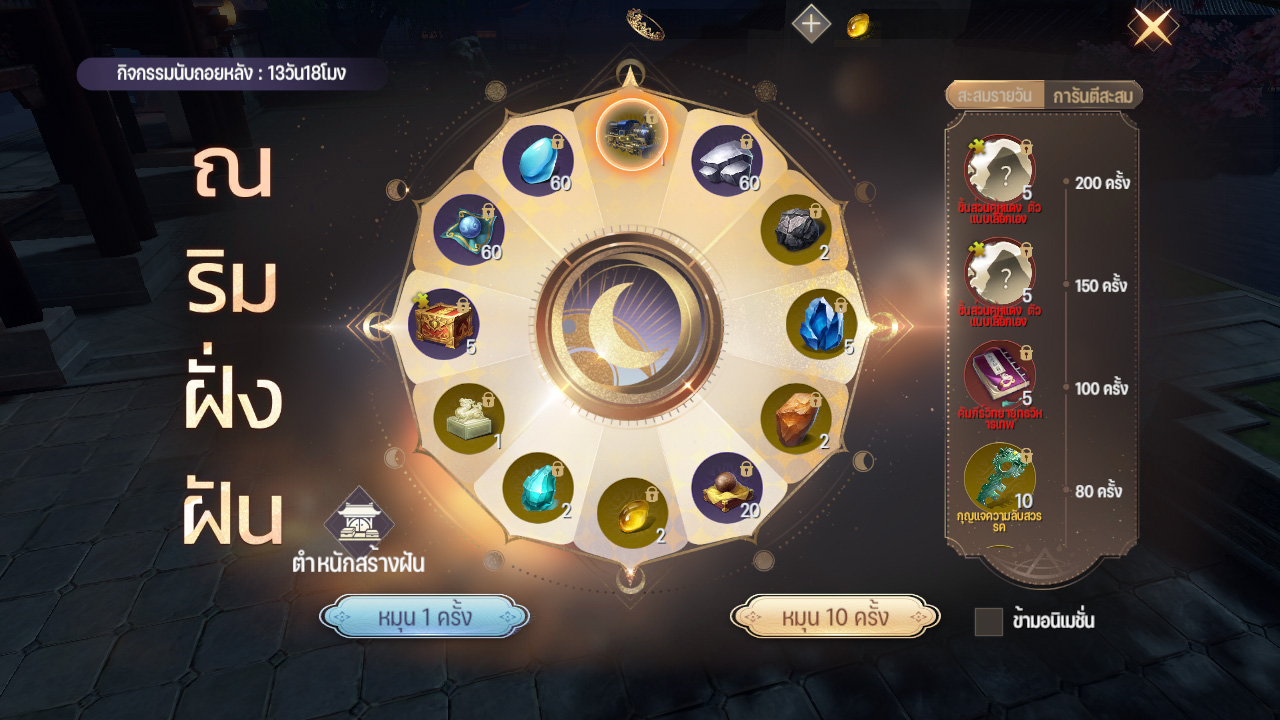Select the orange amber stone prize
This screenshot has width=1280, height=720.
(796, 418)
